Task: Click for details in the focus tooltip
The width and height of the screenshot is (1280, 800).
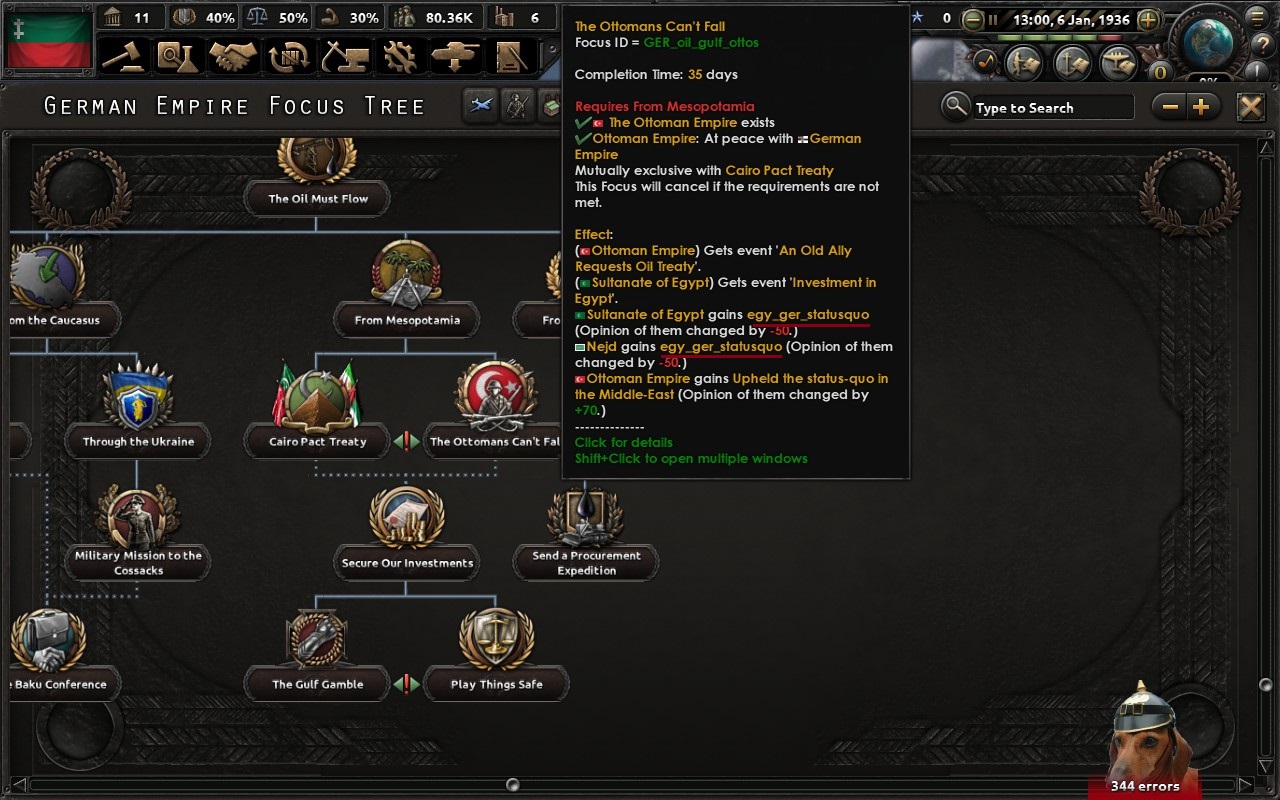Action: click(x=622, y=442)
